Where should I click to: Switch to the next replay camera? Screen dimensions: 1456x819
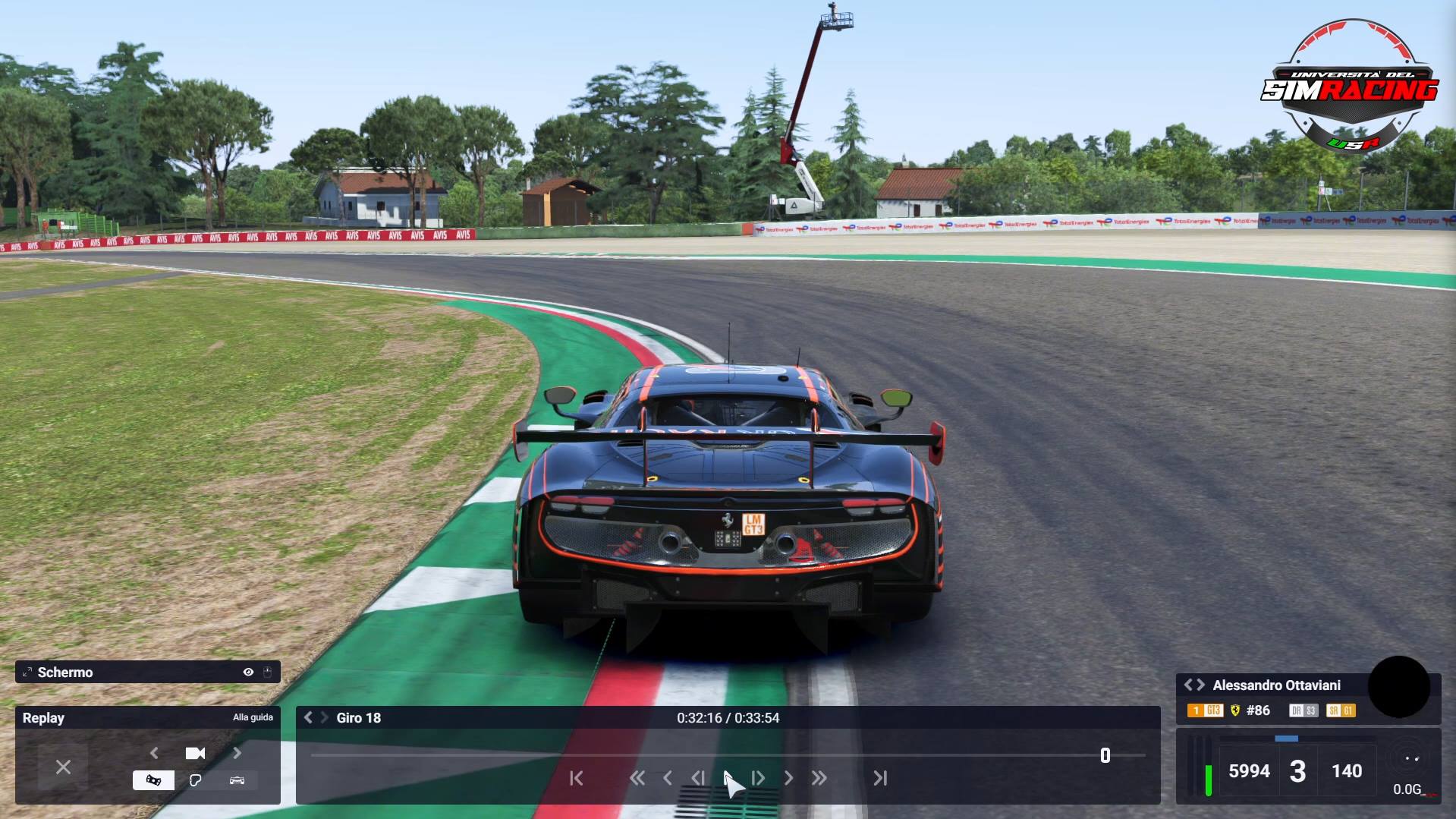[x=237, y=753]
